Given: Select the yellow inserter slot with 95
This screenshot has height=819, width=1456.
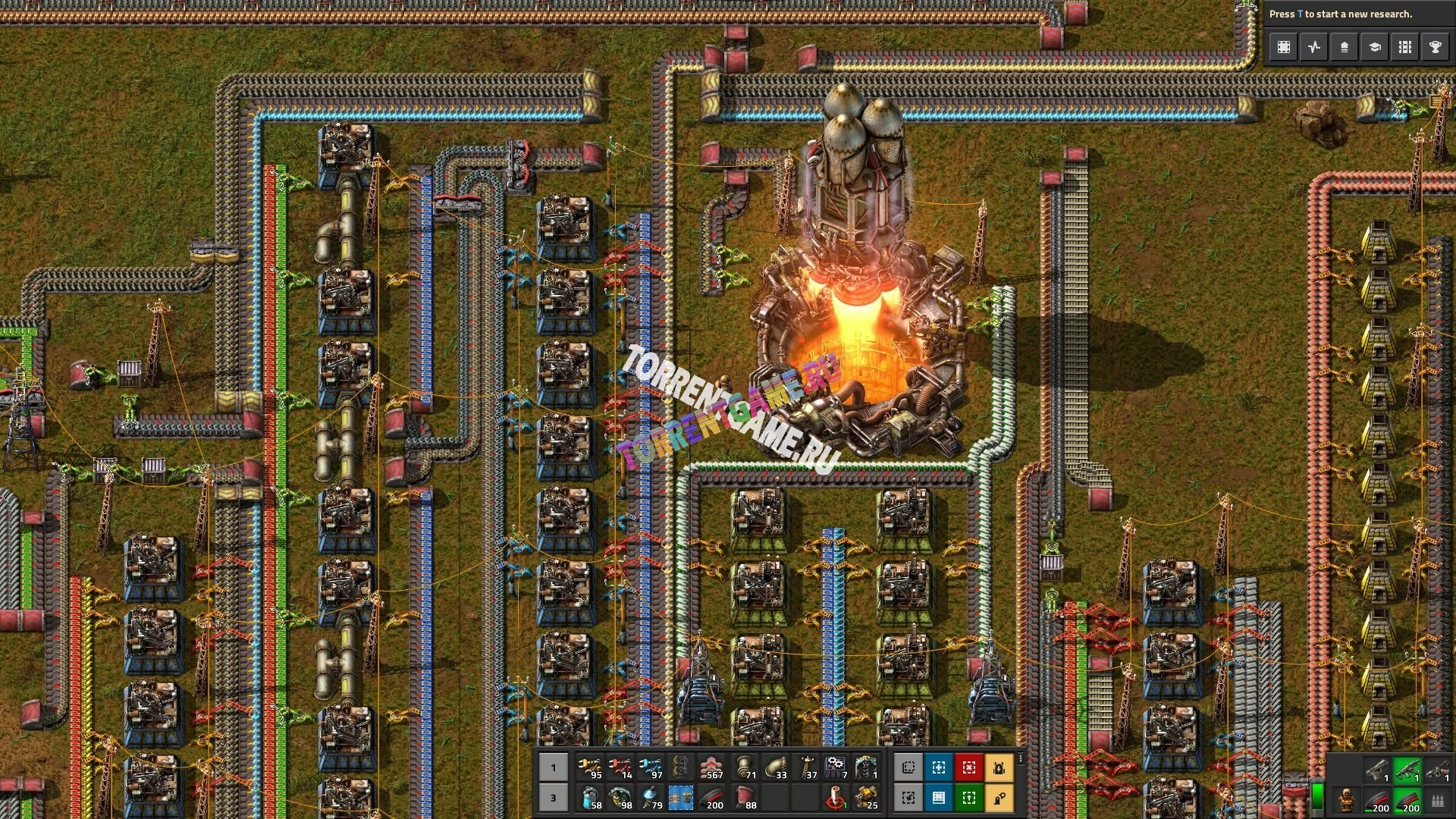Looking at the screenshot, I should (589, 767).
